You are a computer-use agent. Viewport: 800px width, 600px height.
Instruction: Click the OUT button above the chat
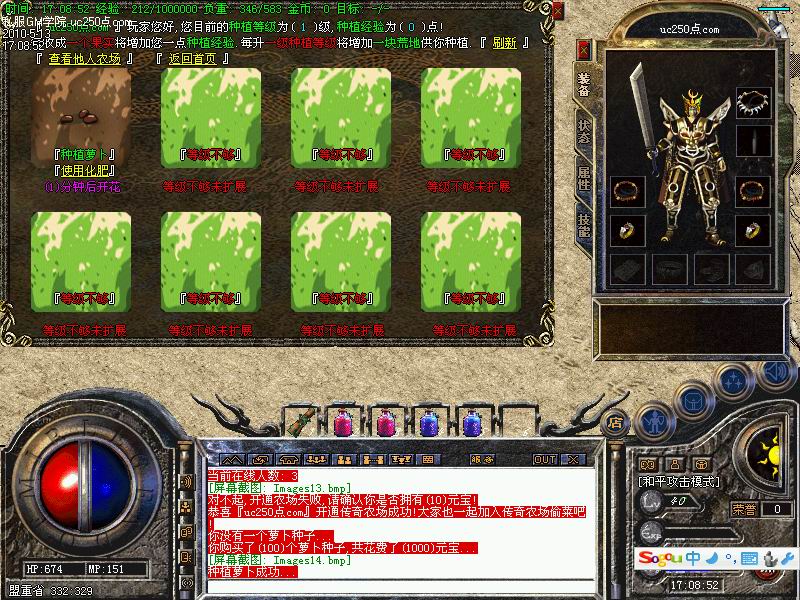[x=545, y=459]
